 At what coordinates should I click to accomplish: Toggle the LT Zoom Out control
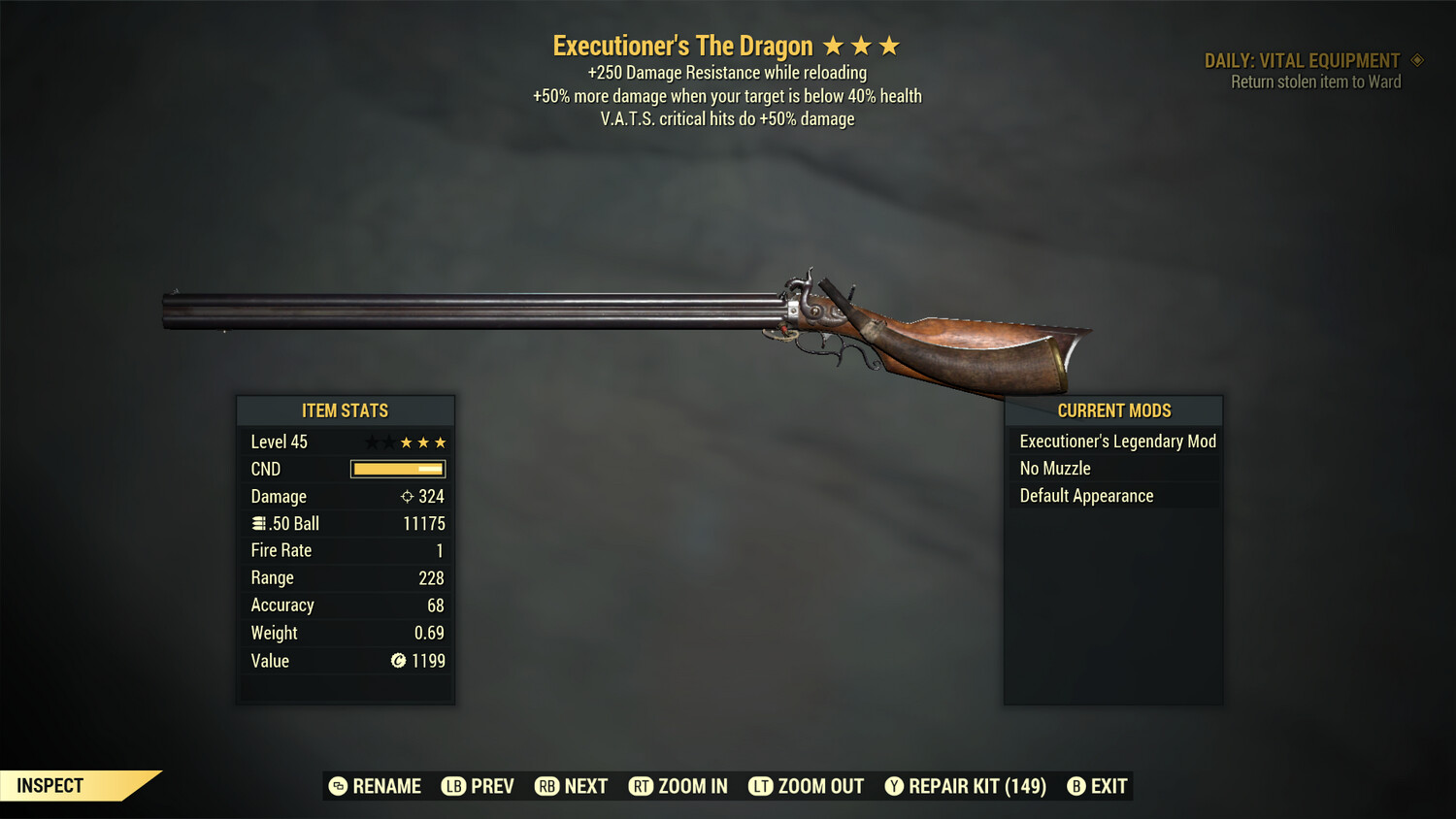[x=761, y=786]
